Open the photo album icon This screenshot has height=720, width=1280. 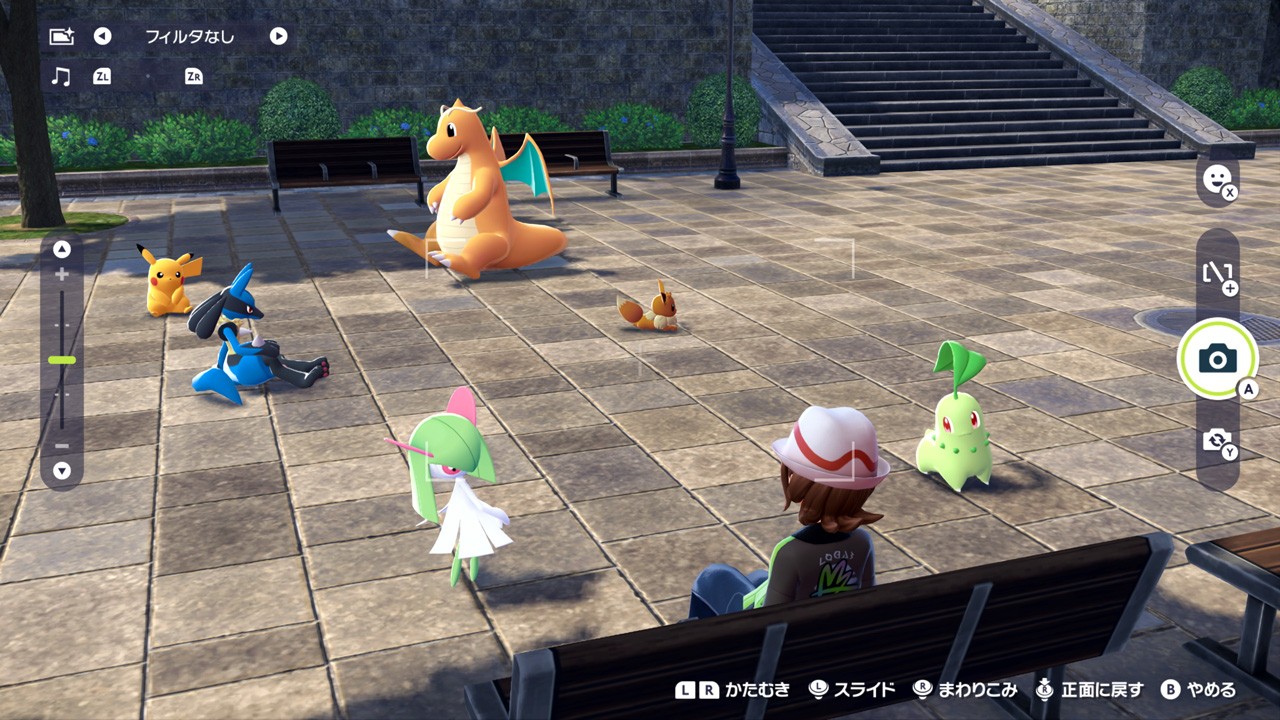60,36
